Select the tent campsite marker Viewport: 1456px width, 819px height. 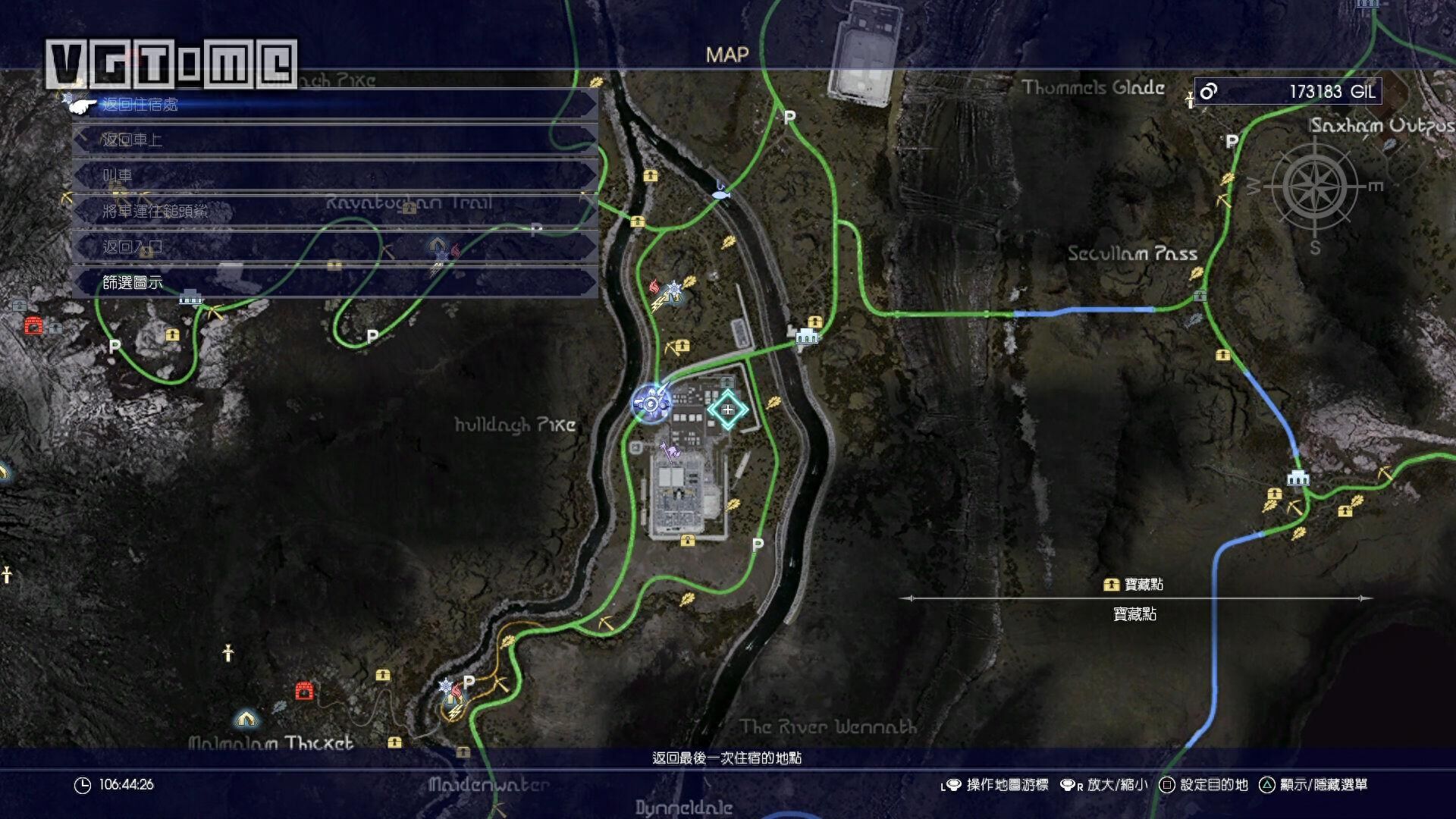(x=245, y=717)
